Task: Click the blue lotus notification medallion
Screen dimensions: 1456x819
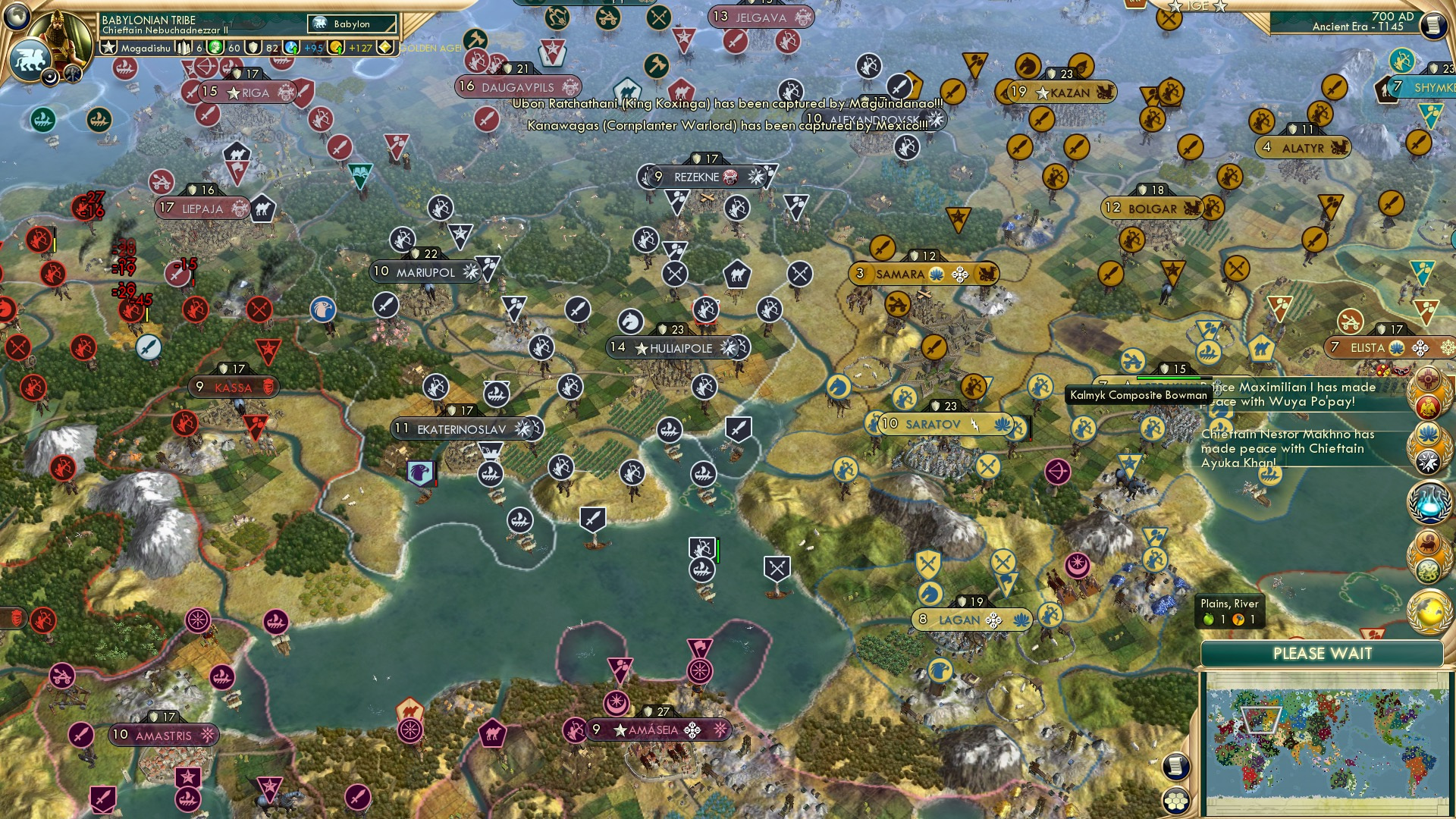Action: [1429, 434]
